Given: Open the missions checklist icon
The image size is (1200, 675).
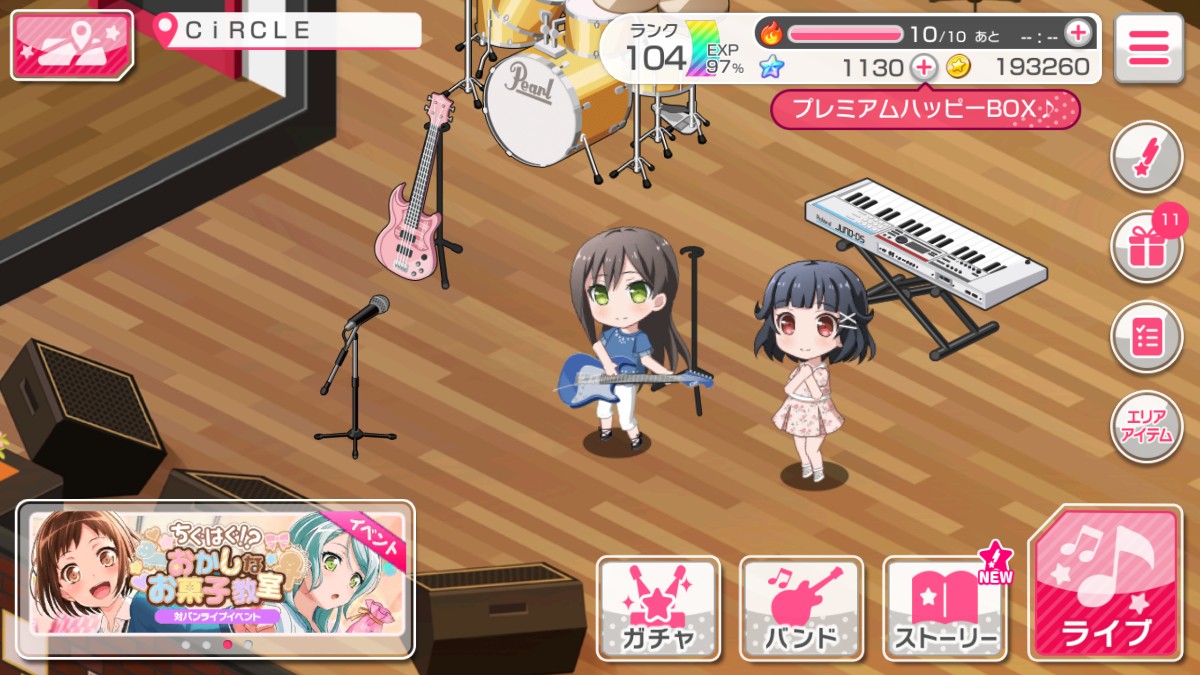Looking at the screenshot, I should pyautogui.click(x=1146, y=337).
